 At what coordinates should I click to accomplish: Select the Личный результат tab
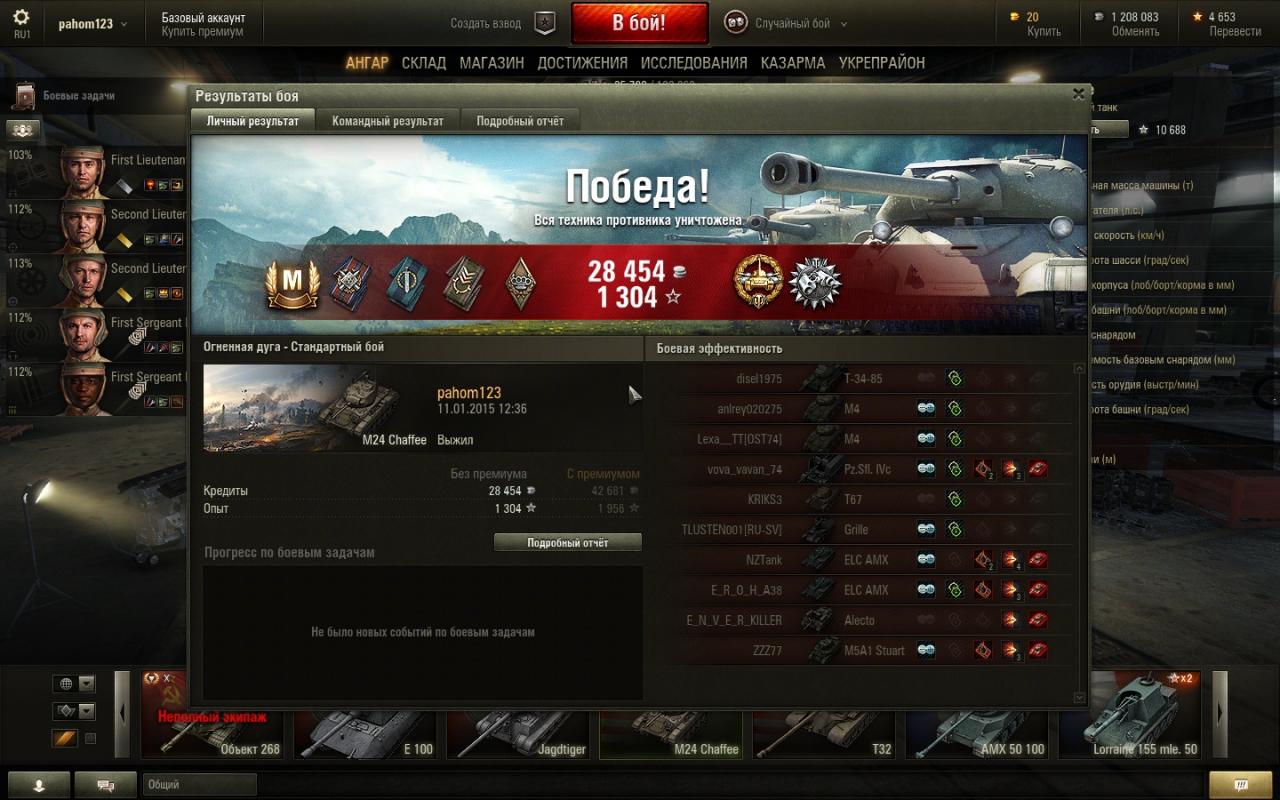[x=252, y=121]
